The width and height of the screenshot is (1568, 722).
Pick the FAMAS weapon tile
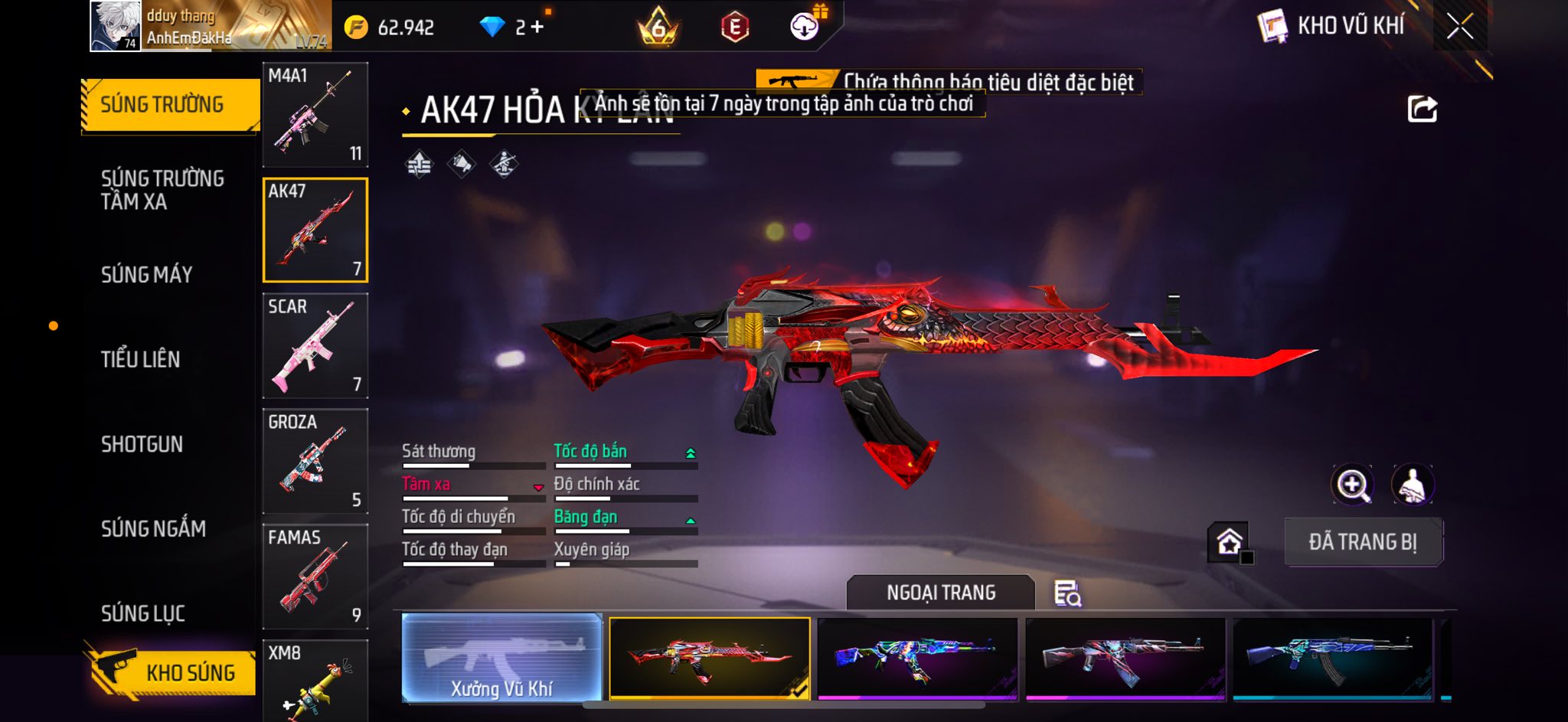(x=315, y=577)
